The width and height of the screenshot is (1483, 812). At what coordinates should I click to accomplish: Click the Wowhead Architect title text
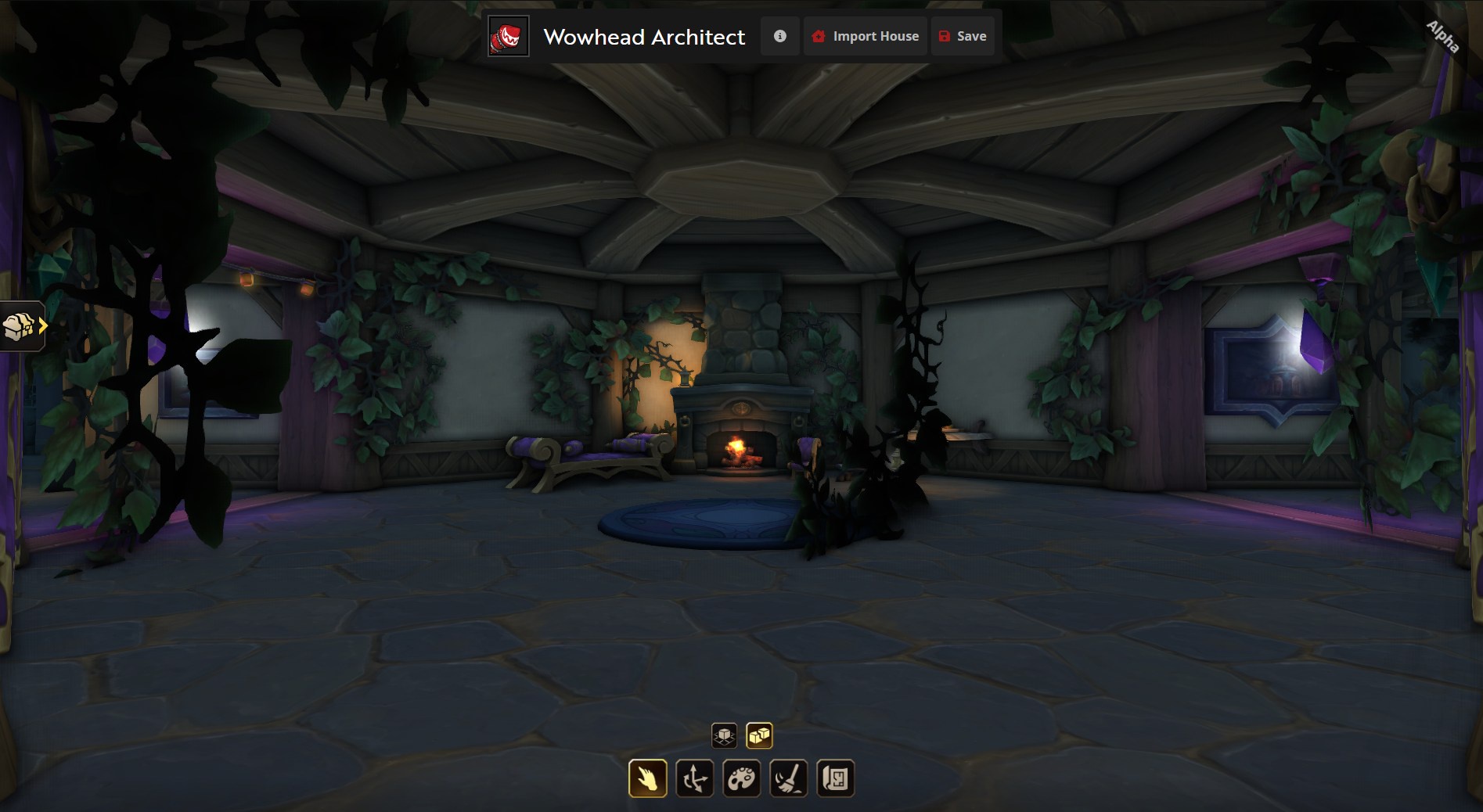point(644,36)
